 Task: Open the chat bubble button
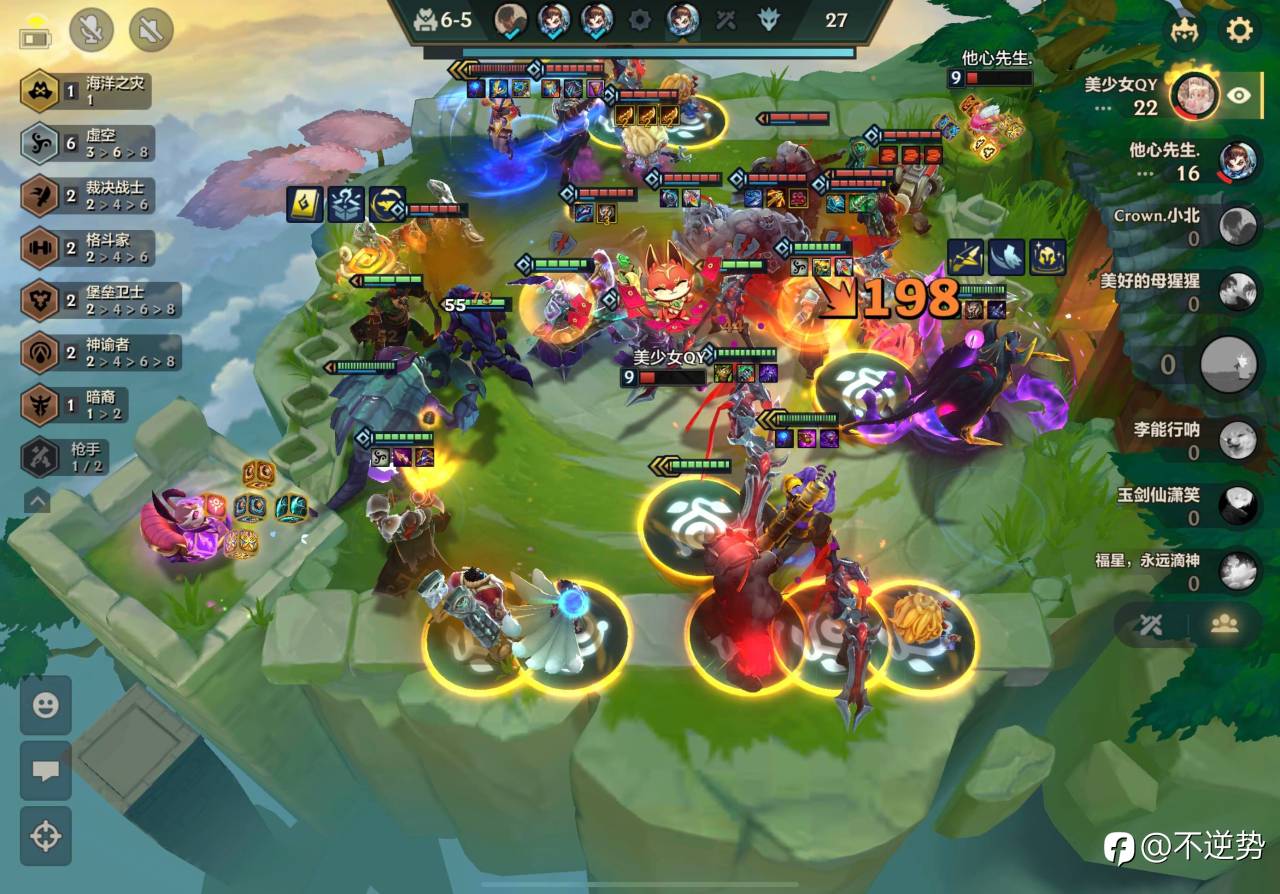click(x=46, y=770)
